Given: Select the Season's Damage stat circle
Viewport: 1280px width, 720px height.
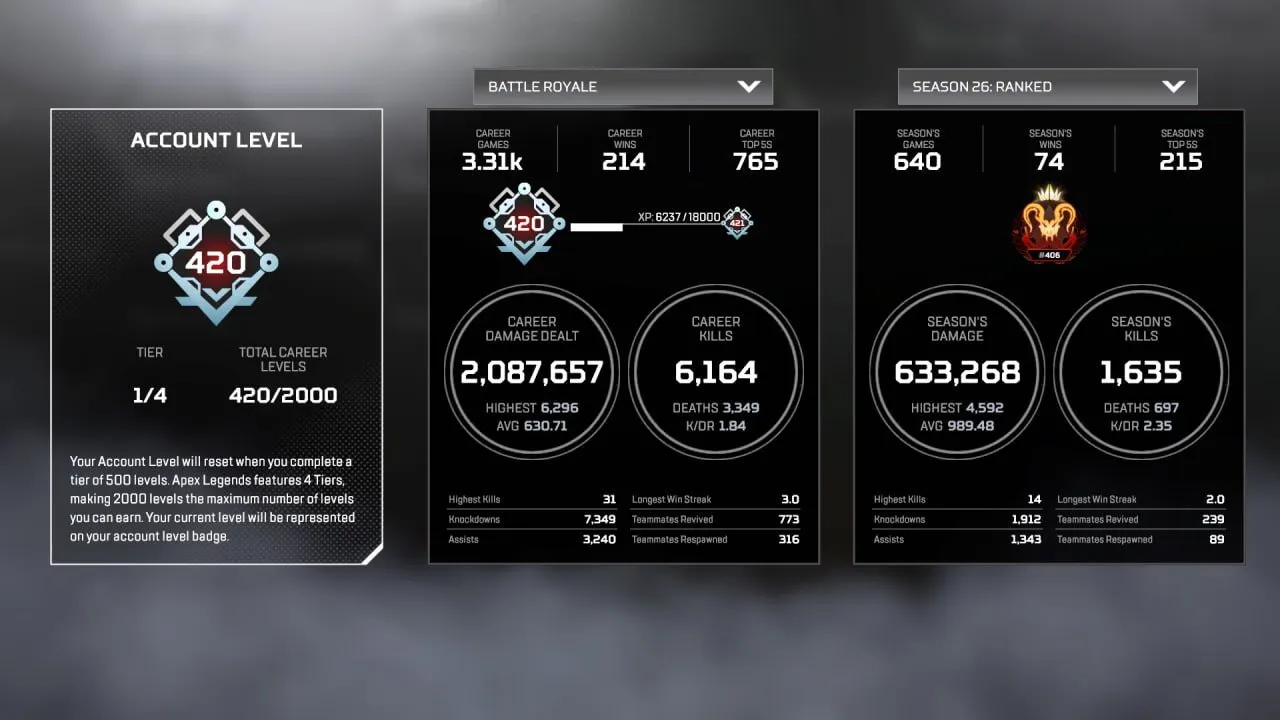Looking at the screenshot, I should click(x=956, y=372).
